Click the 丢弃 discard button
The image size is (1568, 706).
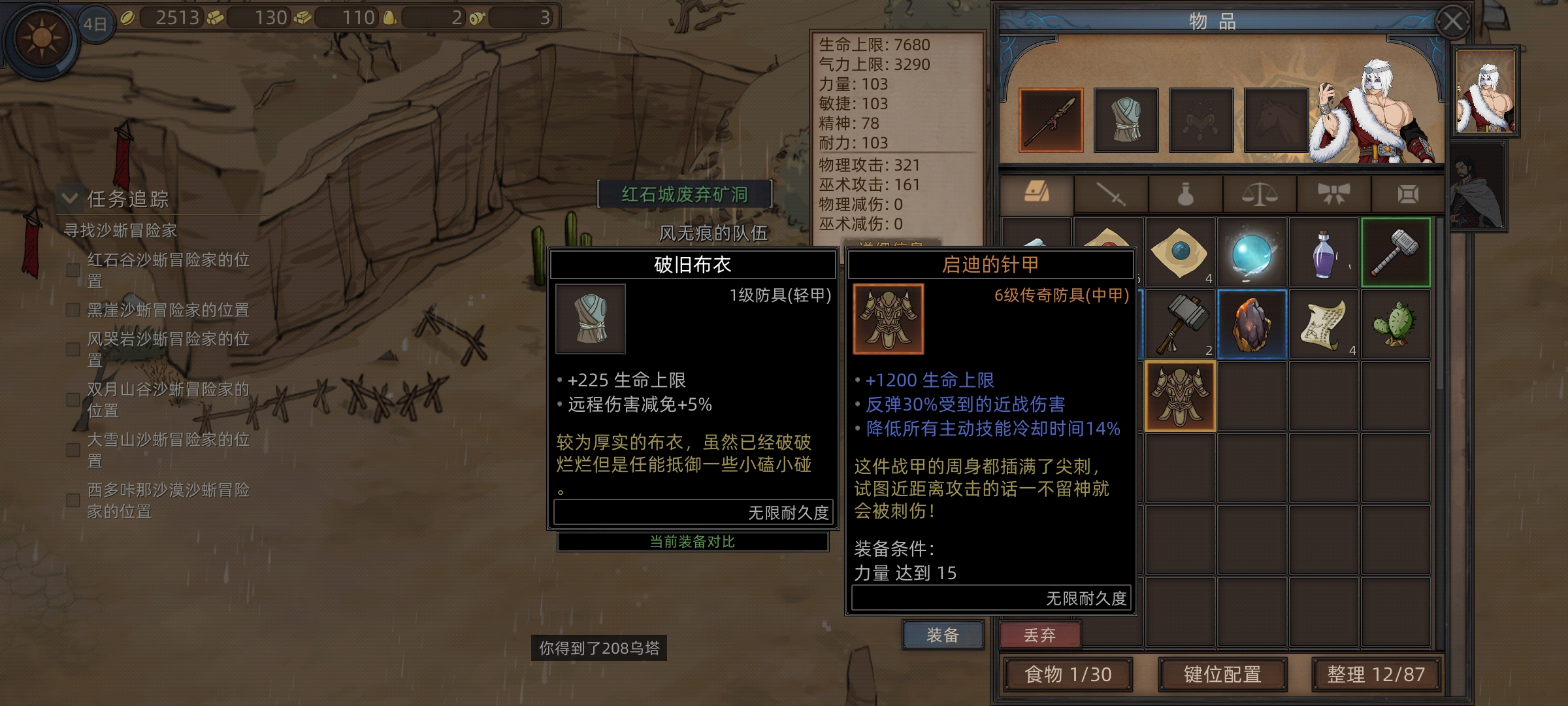pos(1039,635)
